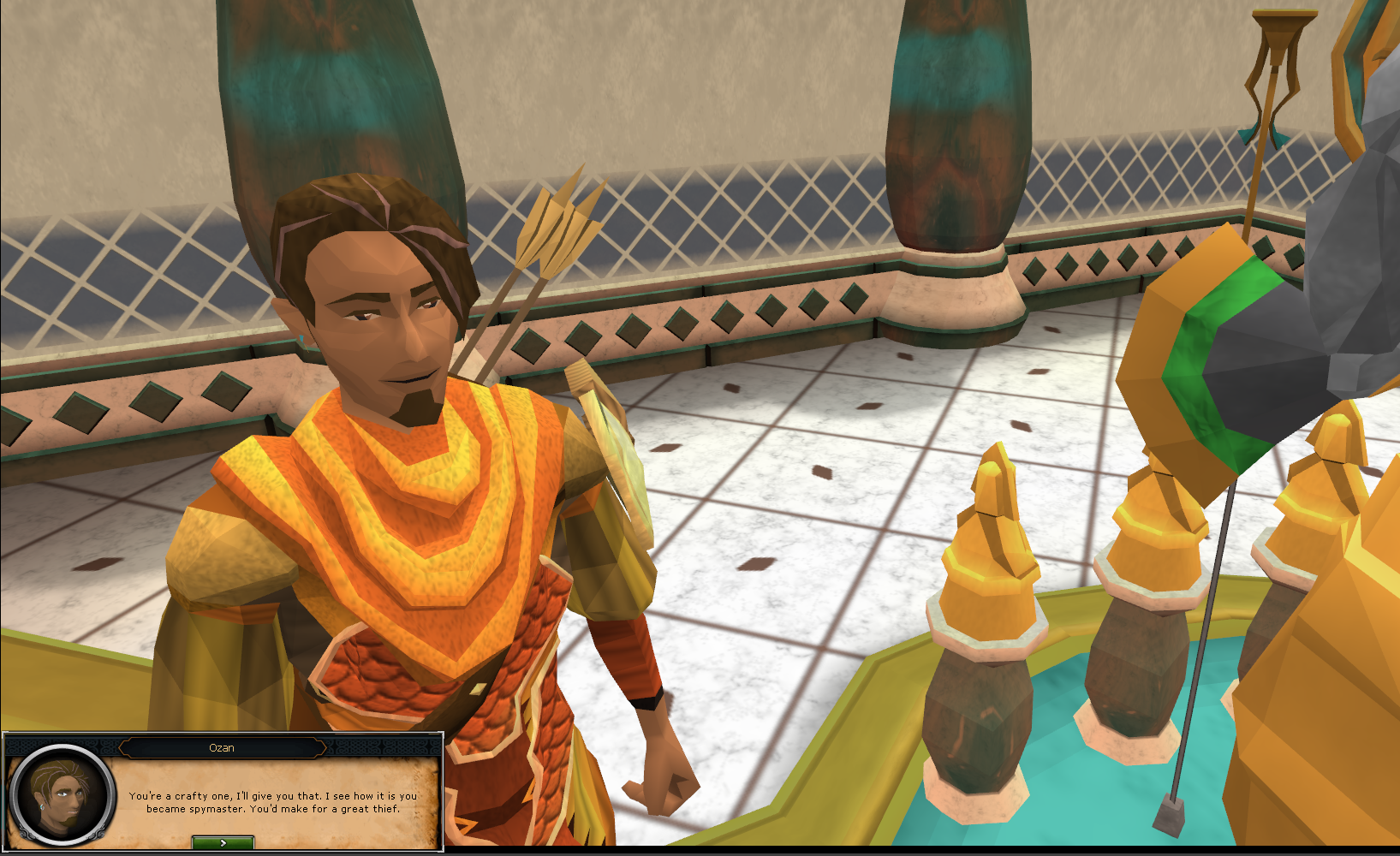
Task: Click the green continue arrow button
Action: [222, 841]
